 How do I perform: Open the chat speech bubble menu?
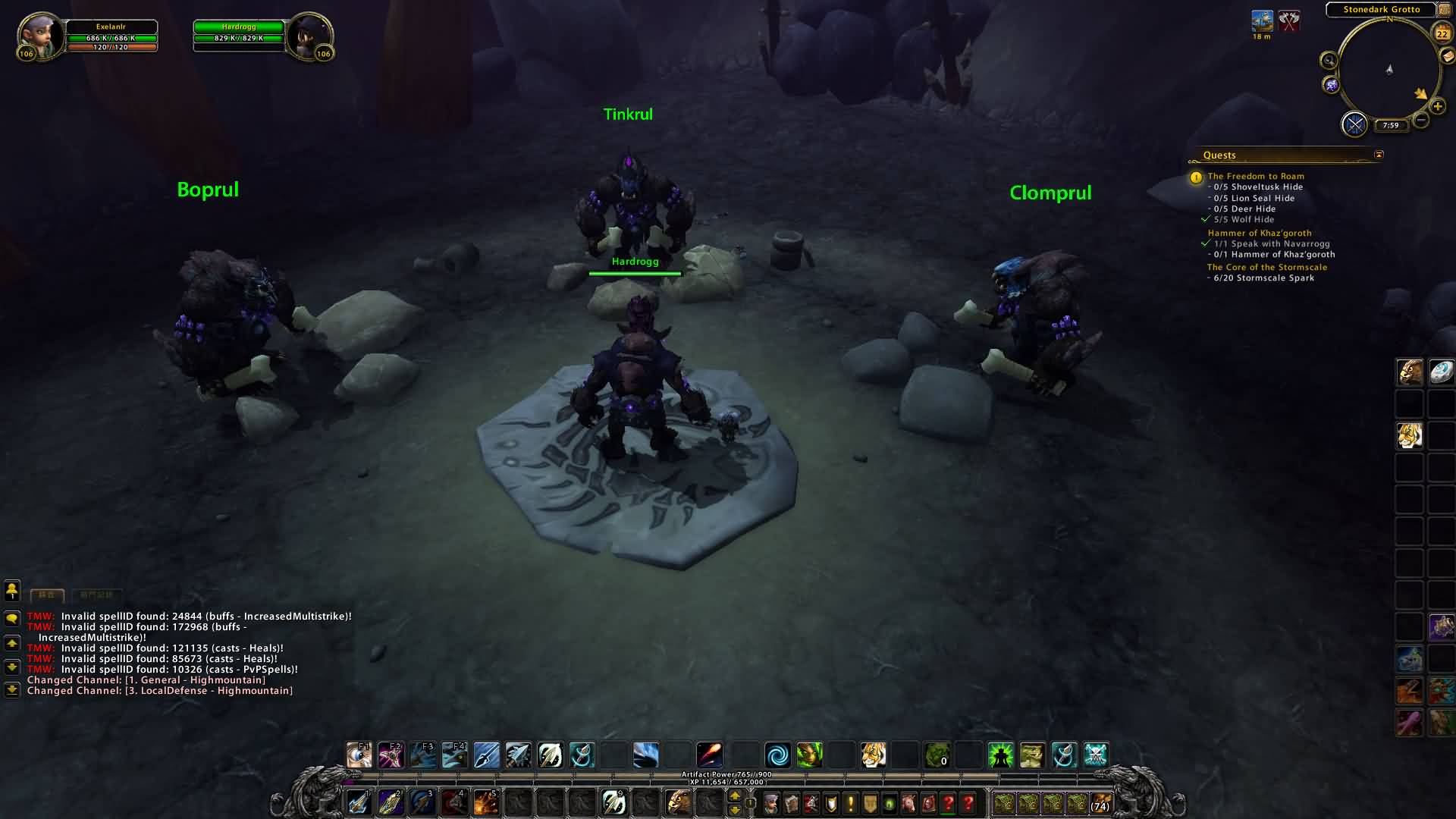tap(12, 619)
